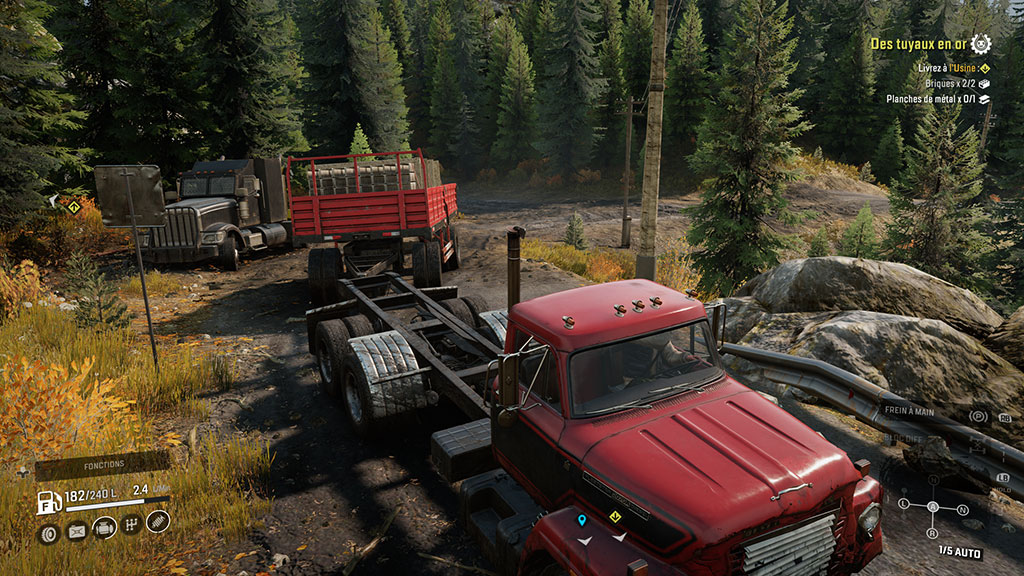Select automatic gear A on the shifter
The image size is (1024, 576).
point(932,506)
